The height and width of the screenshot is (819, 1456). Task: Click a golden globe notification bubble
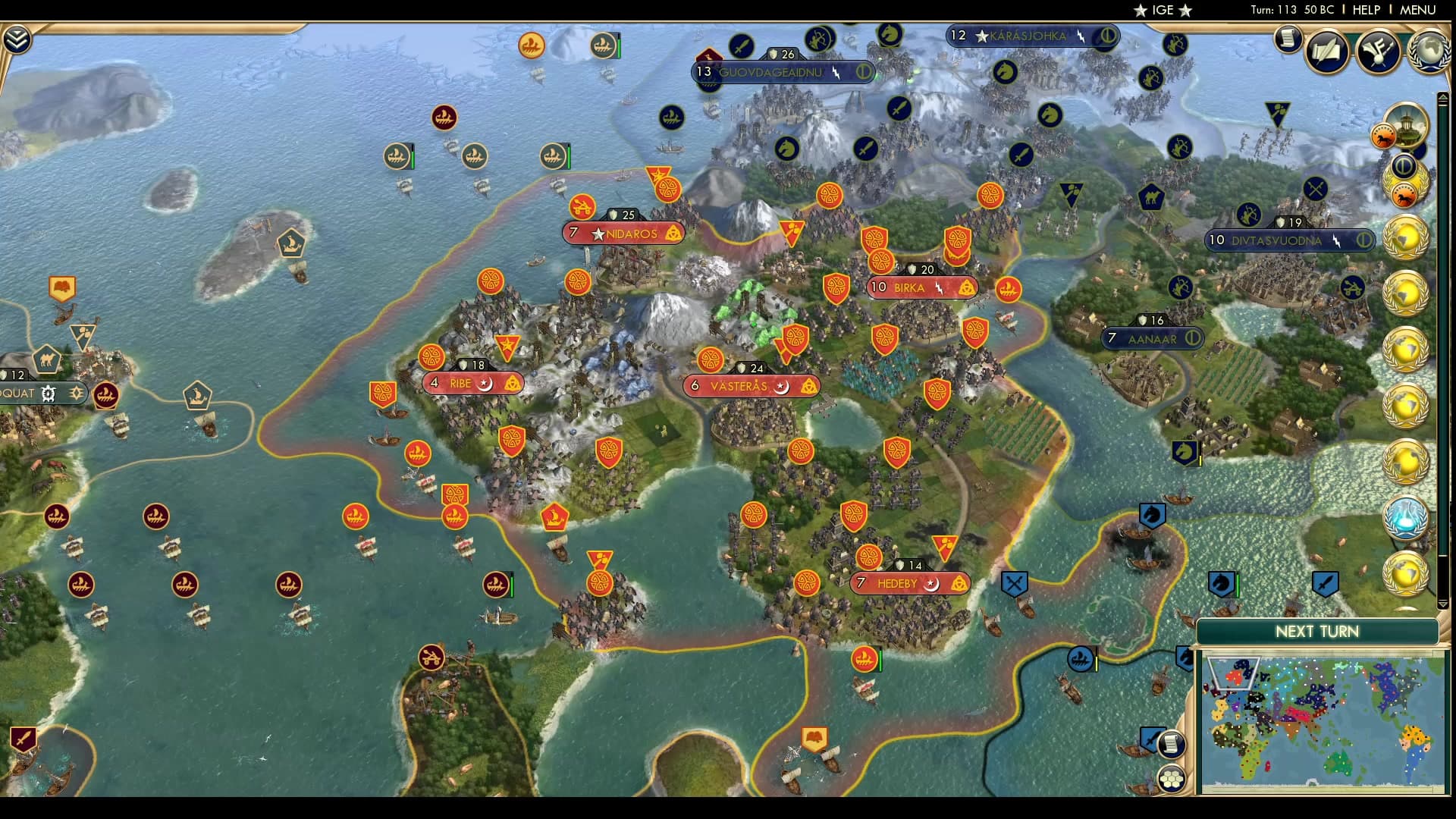coord(1407,238)
